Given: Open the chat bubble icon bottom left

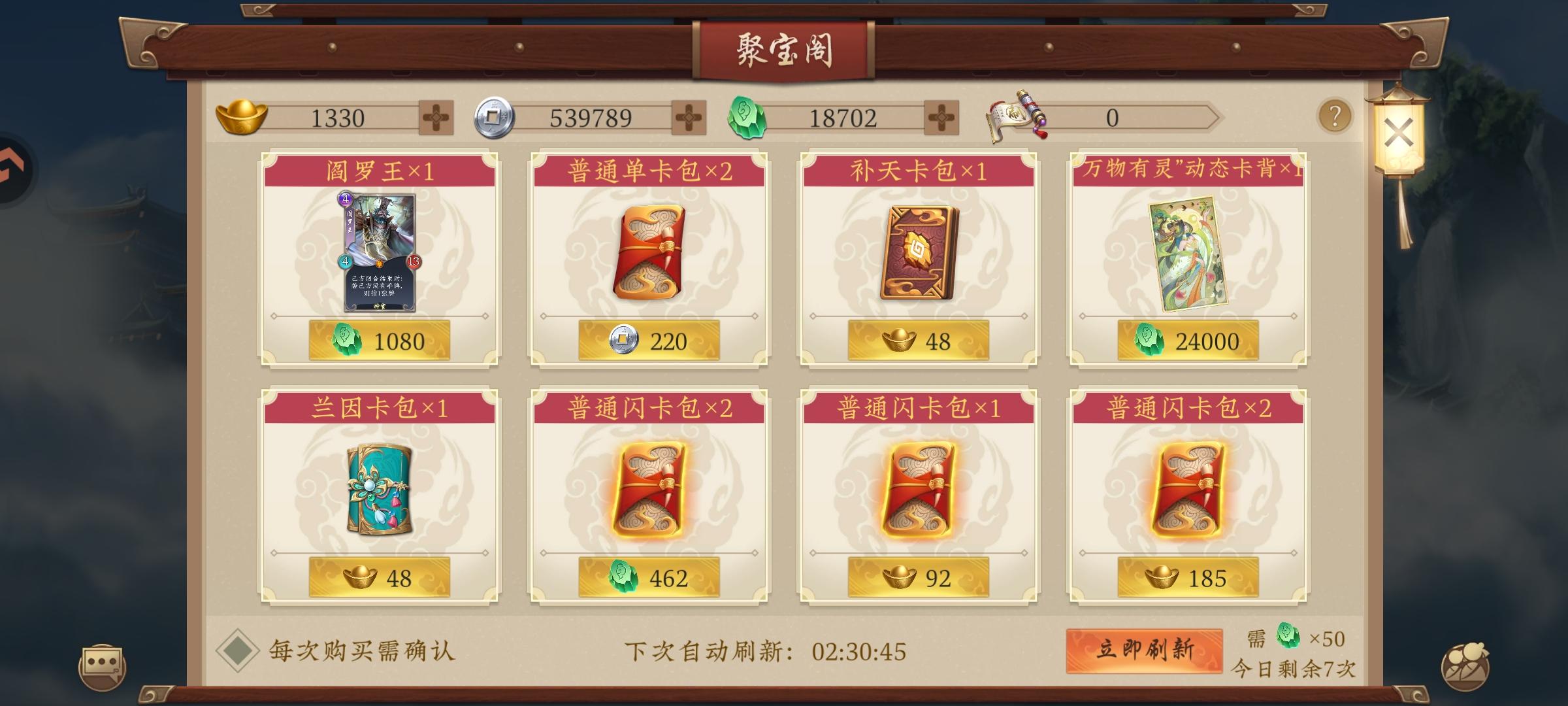Looking at the screenshot, I should 105,662.
